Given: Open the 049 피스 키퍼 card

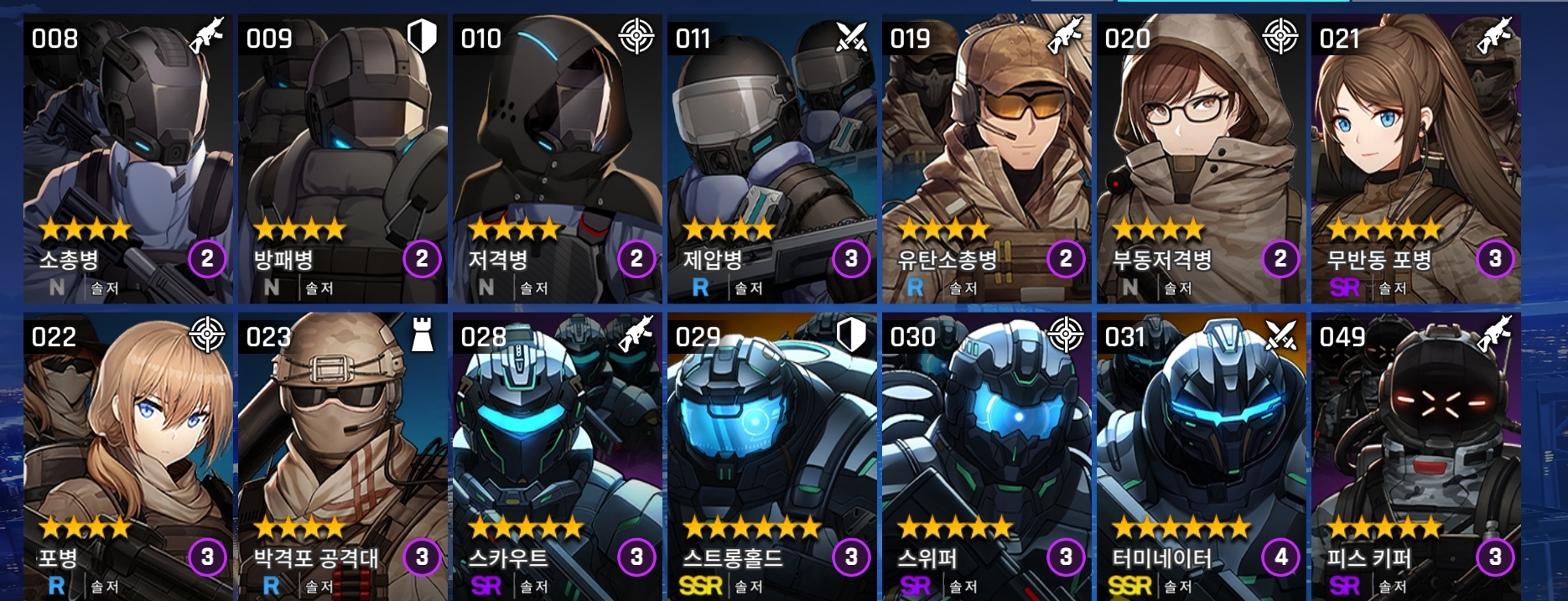Looking at the screenshot, I should point(1416,457).
